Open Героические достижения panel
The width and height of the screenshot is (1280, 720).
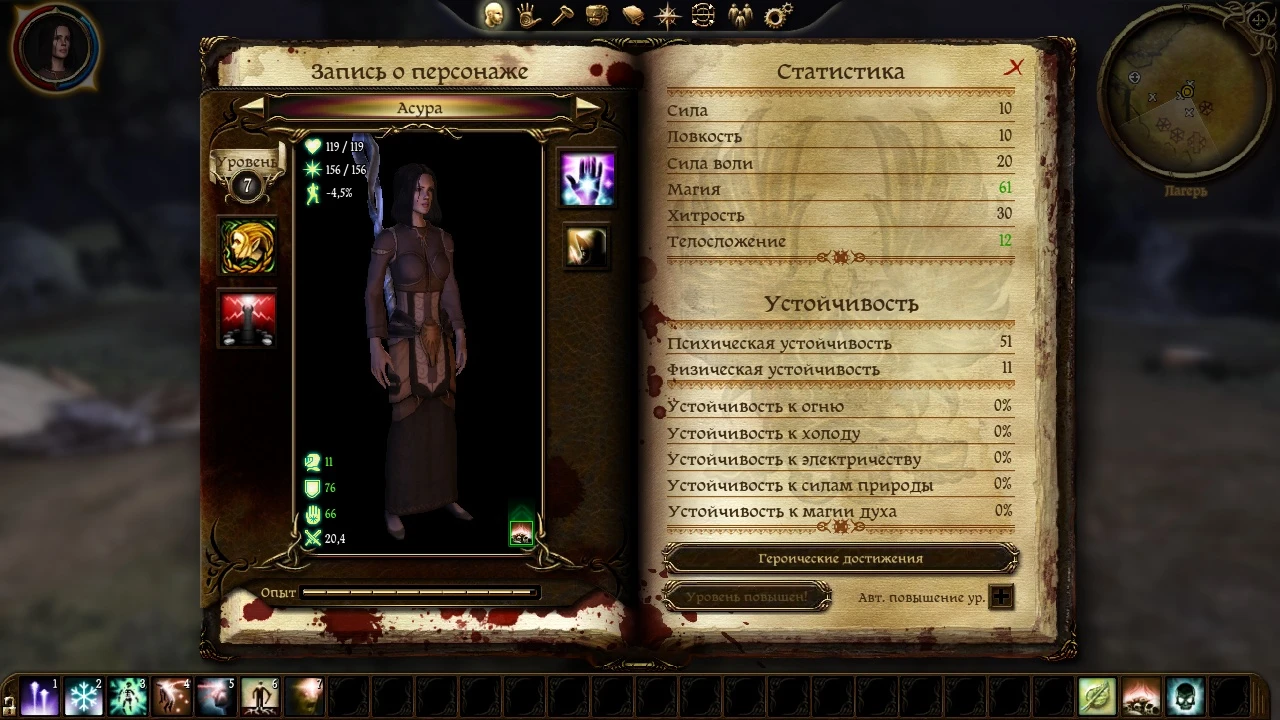[x=842, y=558]
